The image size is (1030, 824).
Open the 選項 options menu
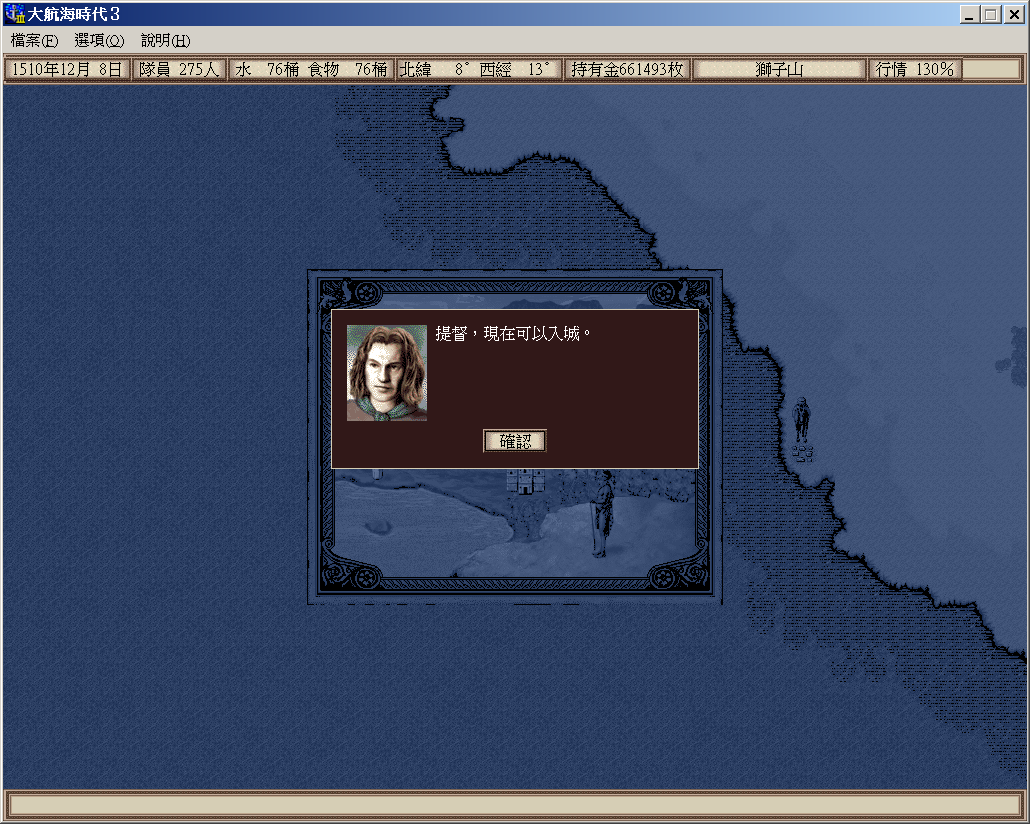tap(99, 41)
